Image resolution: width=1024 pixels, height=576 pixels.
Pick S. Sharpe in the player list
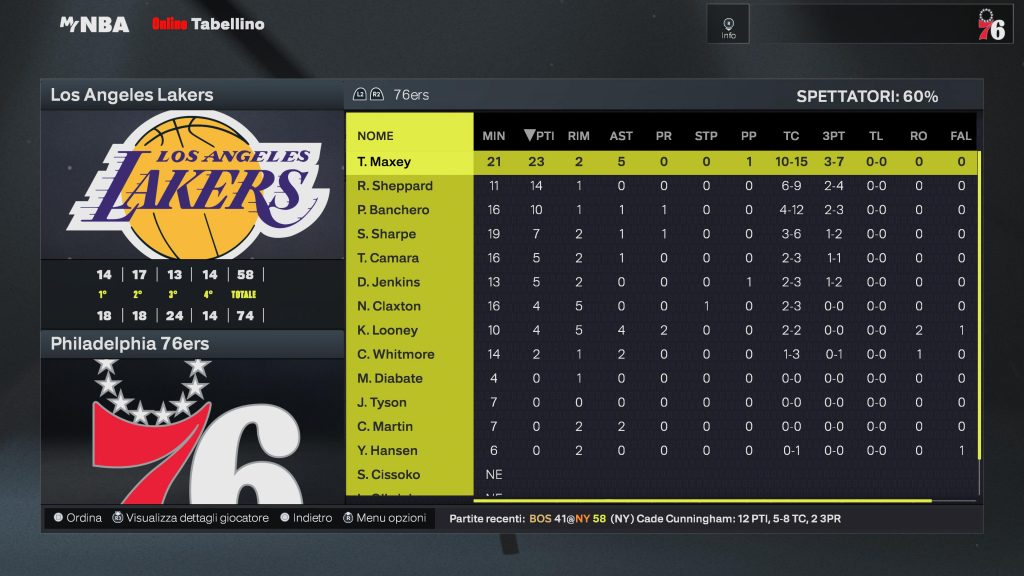coord(386,234)
